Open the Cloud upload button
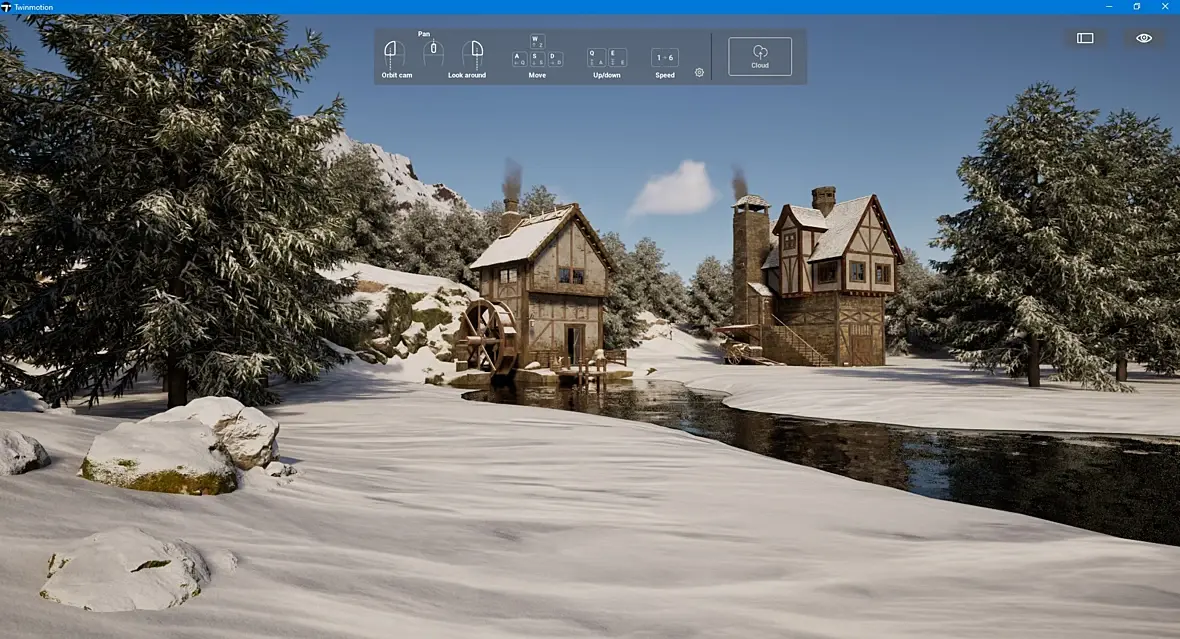Image resolution: width=1180 pixels, height=639 pixels. point(759,56)
